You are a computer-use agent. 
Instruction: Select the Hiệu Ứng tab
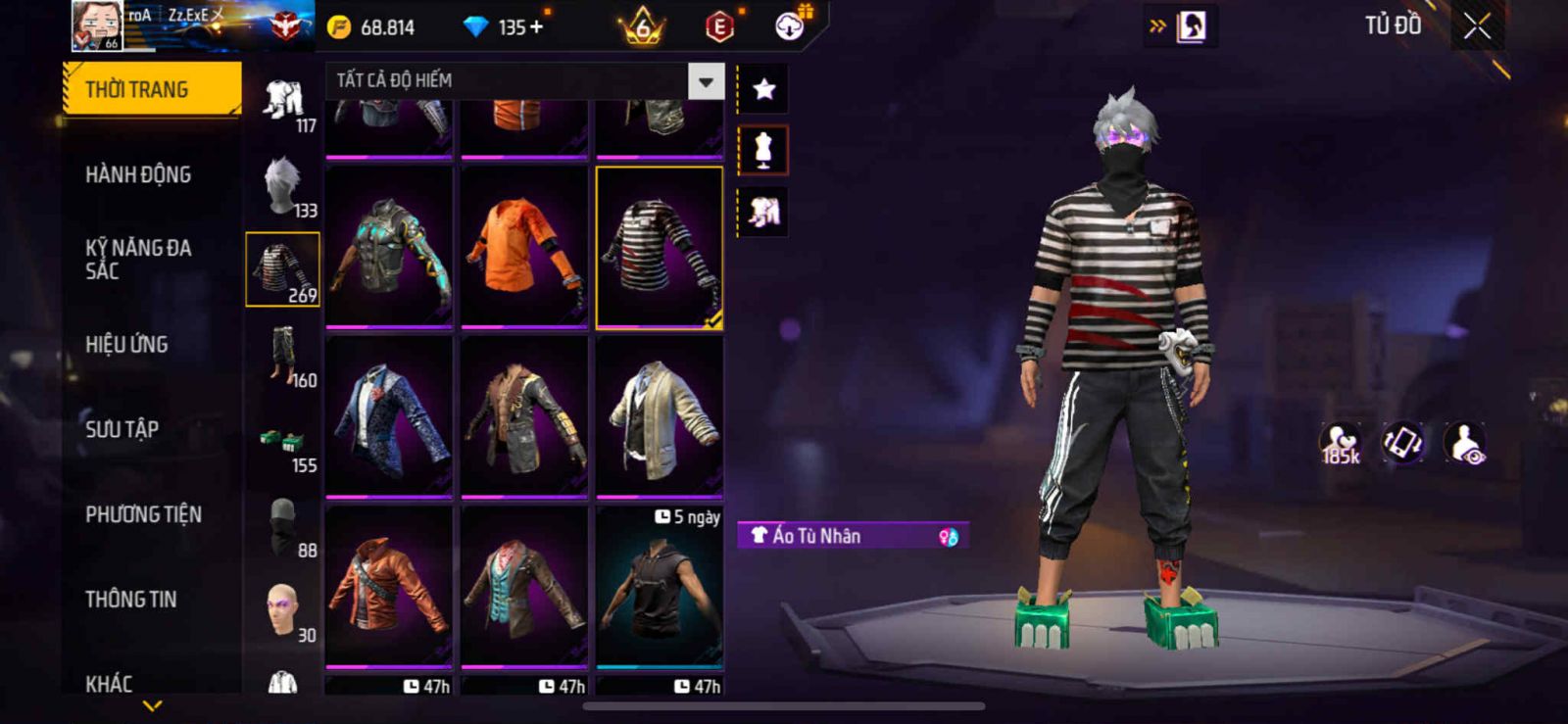126,344
